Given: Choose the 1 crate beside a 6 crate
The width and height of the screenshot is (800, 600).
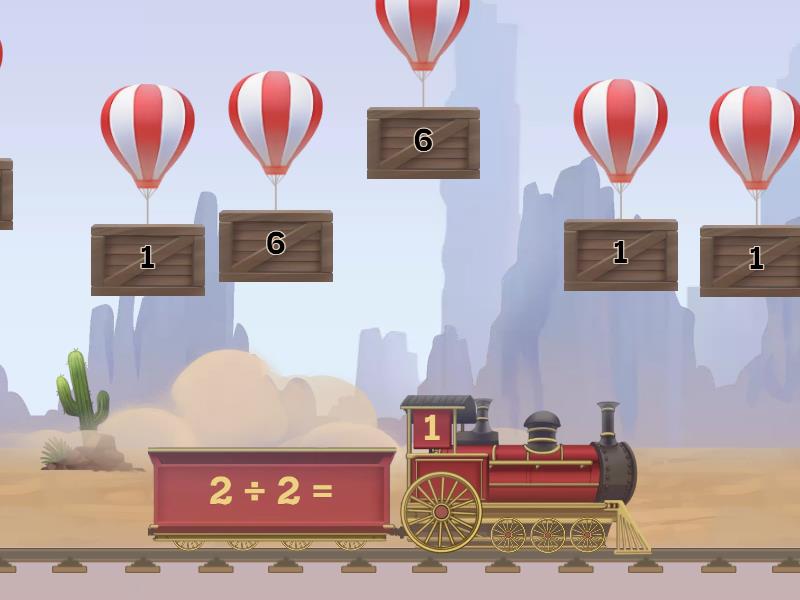Looking at the screenshot, I should 148,259.
